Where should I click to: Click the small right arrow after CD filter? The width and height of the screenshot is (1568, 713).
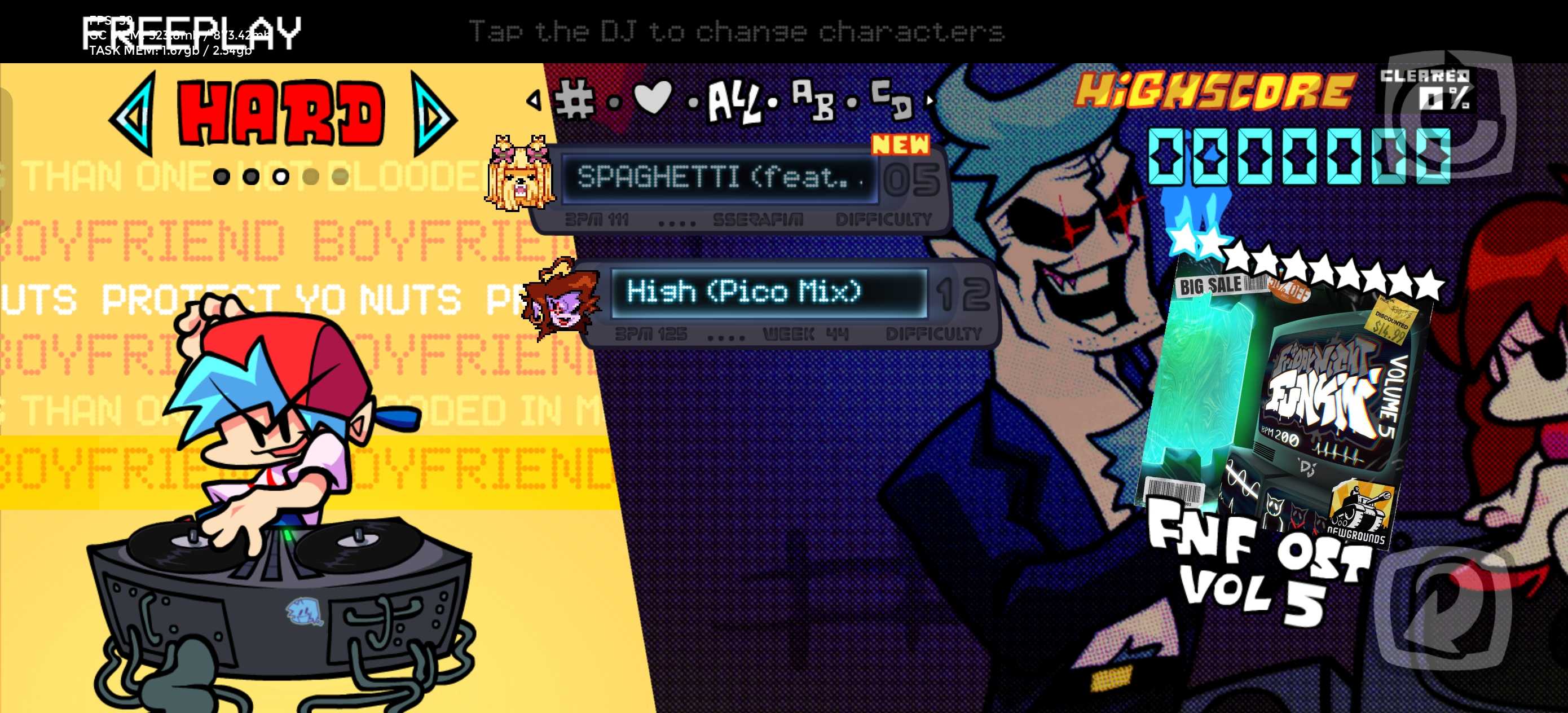(930, 99)
